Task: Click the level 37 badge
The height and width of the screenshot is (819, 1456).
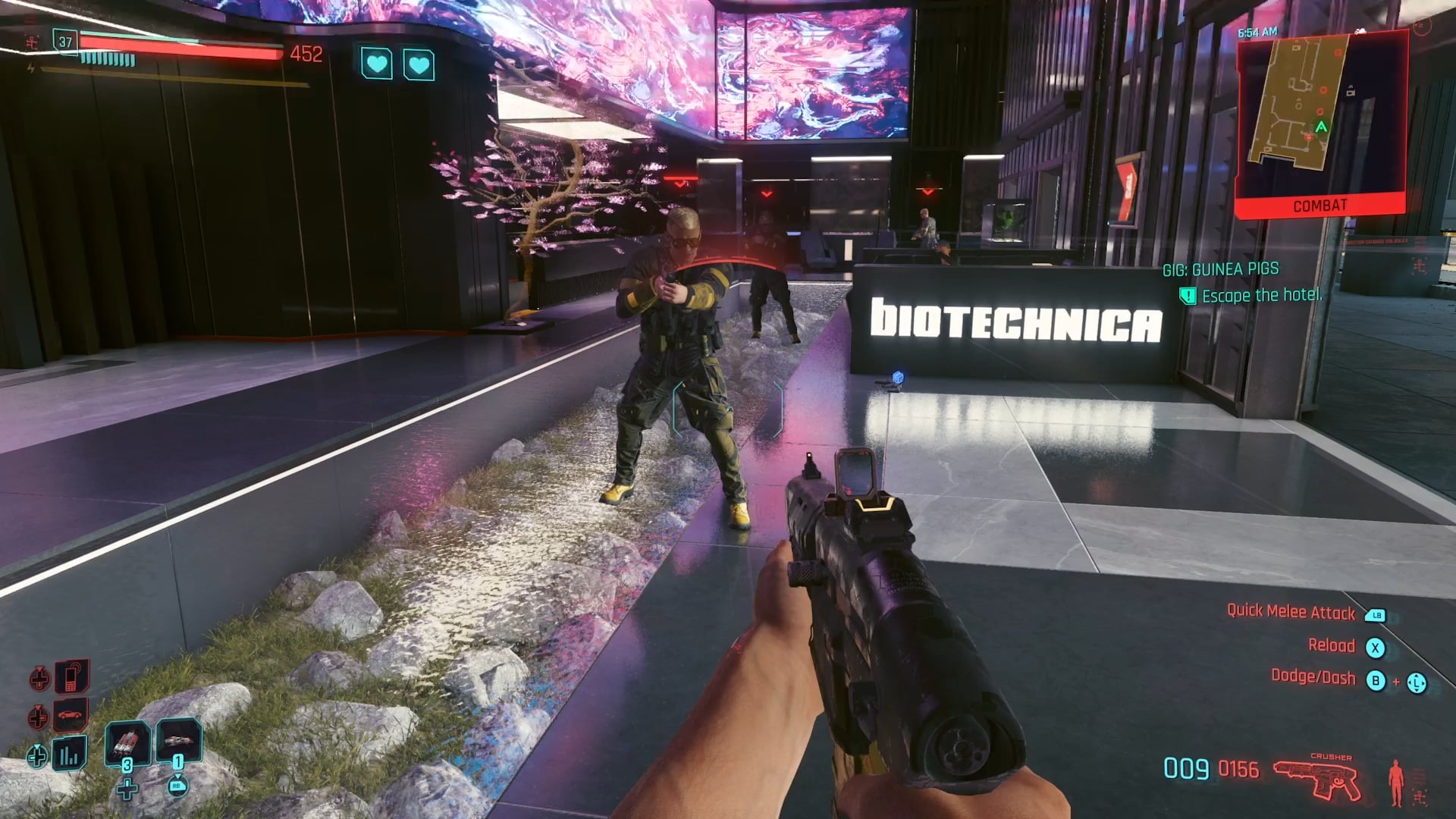Action: click(65, 42)
